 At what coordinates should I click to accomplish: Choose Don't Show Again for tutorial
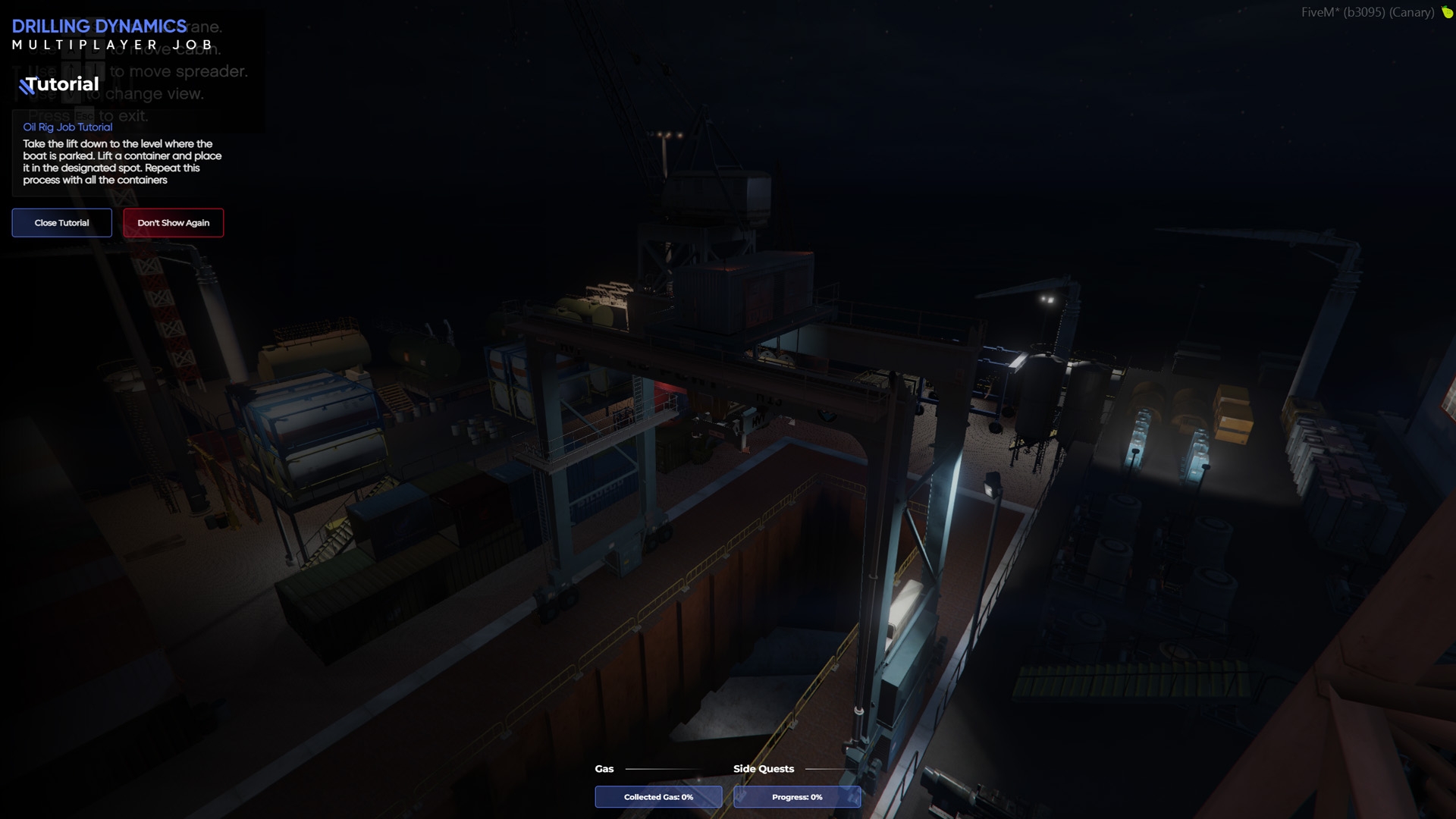click(x=173, y=223)
